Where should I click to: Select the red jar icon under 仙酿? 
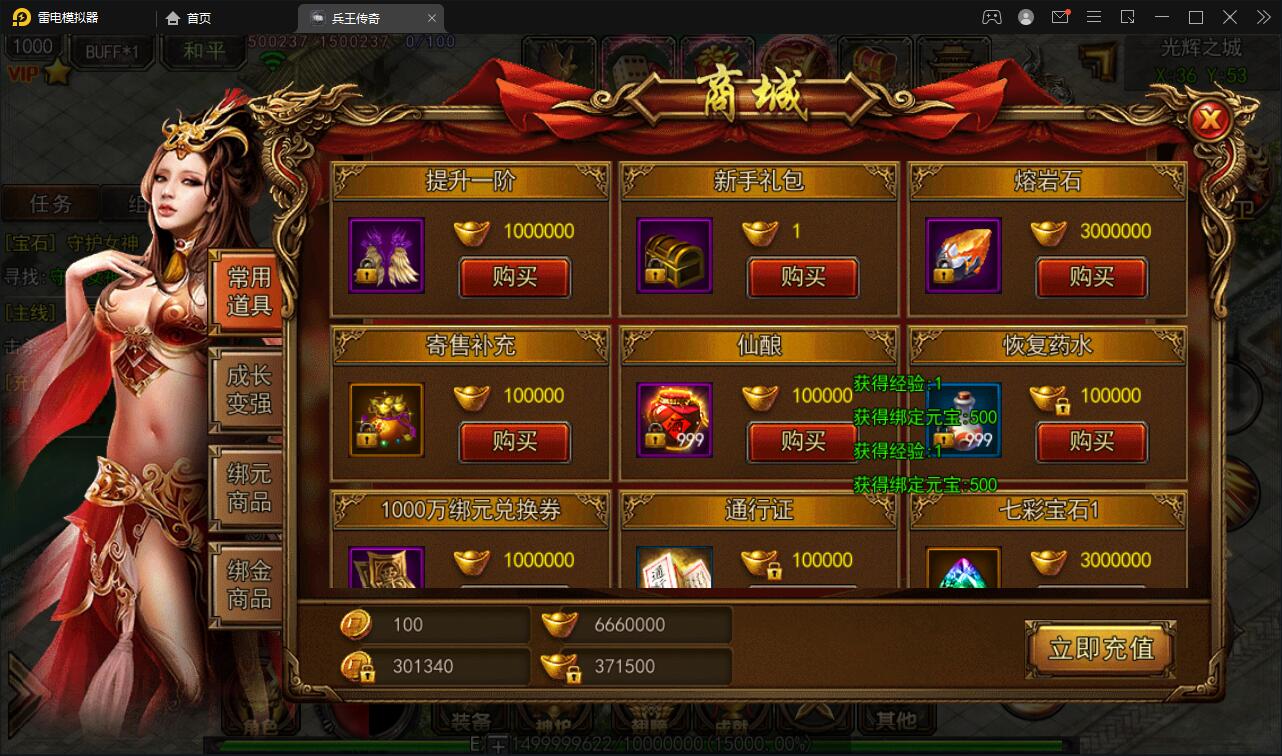674,421
